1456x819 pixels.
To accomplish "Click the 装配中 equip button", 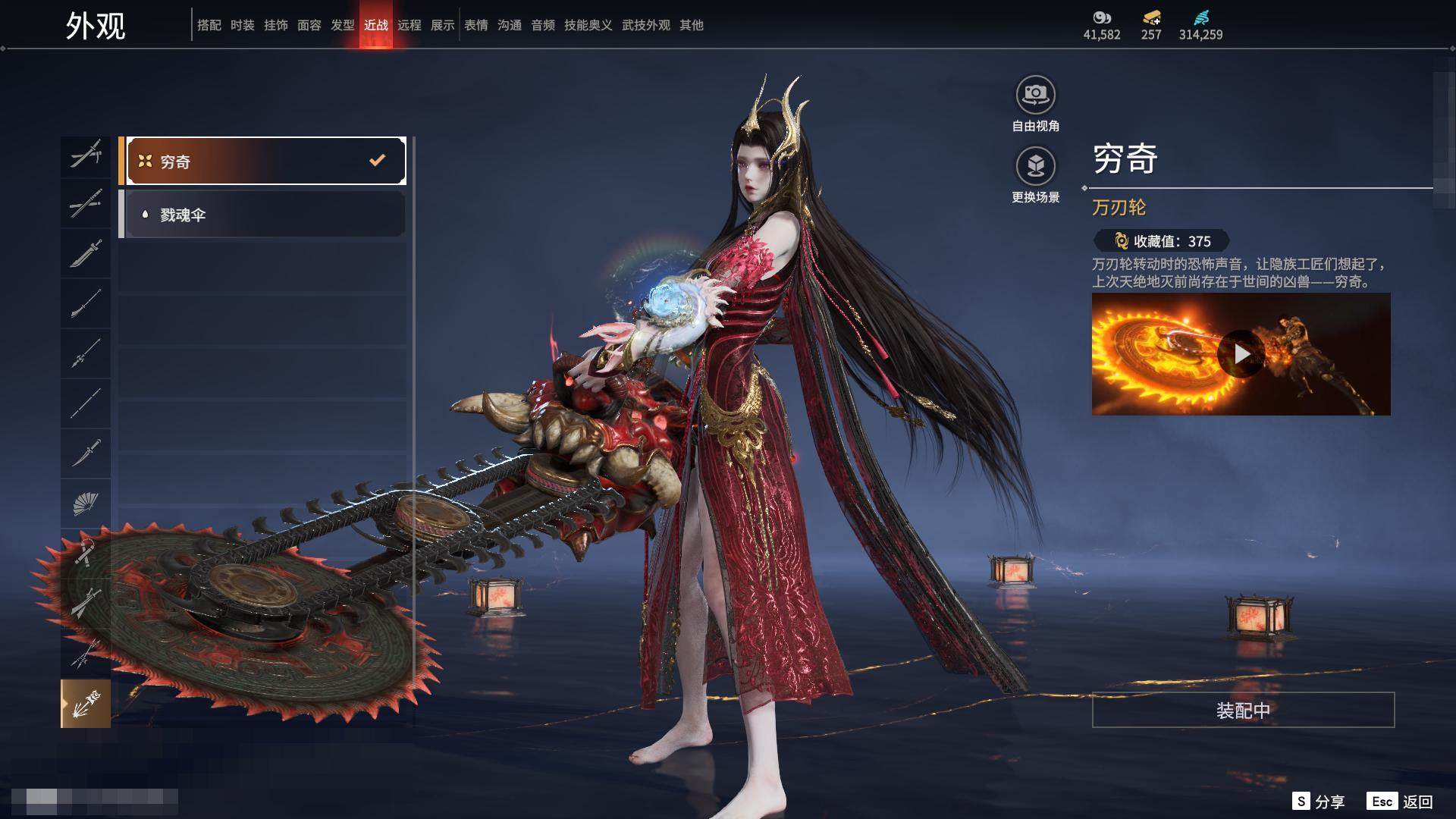I will (1243, 710).
